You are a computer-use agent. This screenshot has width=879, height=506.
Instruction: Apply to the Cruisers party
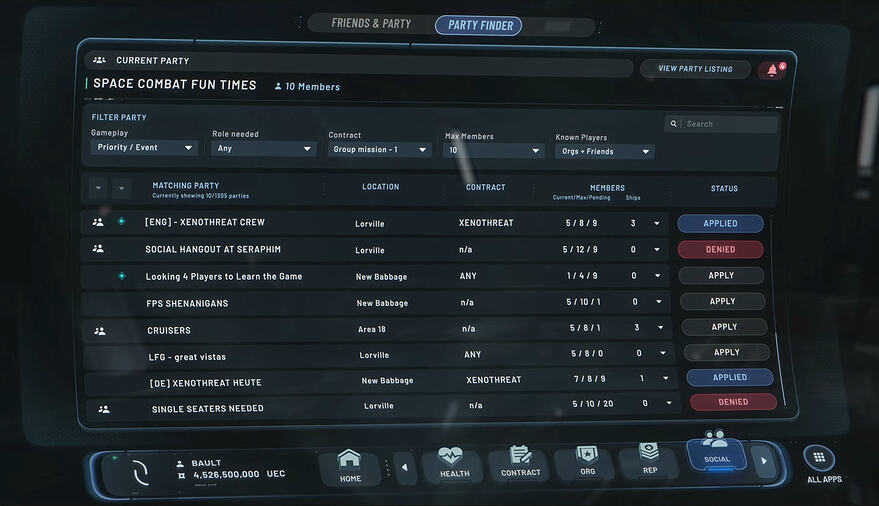724,327
